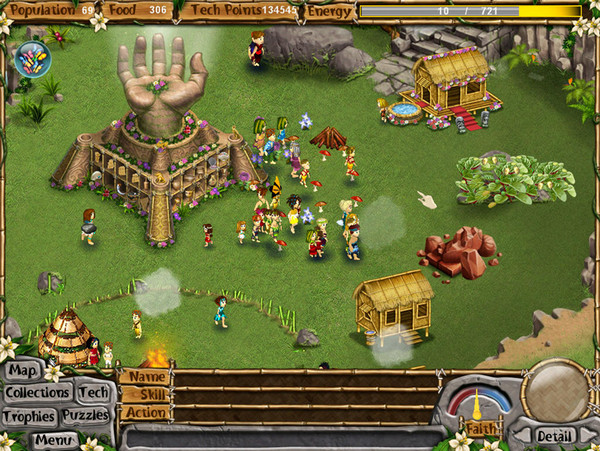This screenshot has height=451, width=600.
Task: Open the game Menu
Action: tap(54, 438)
